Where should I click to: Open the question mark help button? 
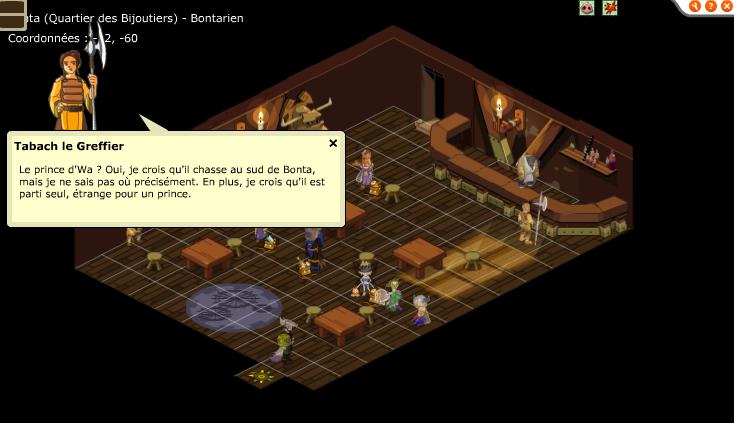(x=711, y=6)
